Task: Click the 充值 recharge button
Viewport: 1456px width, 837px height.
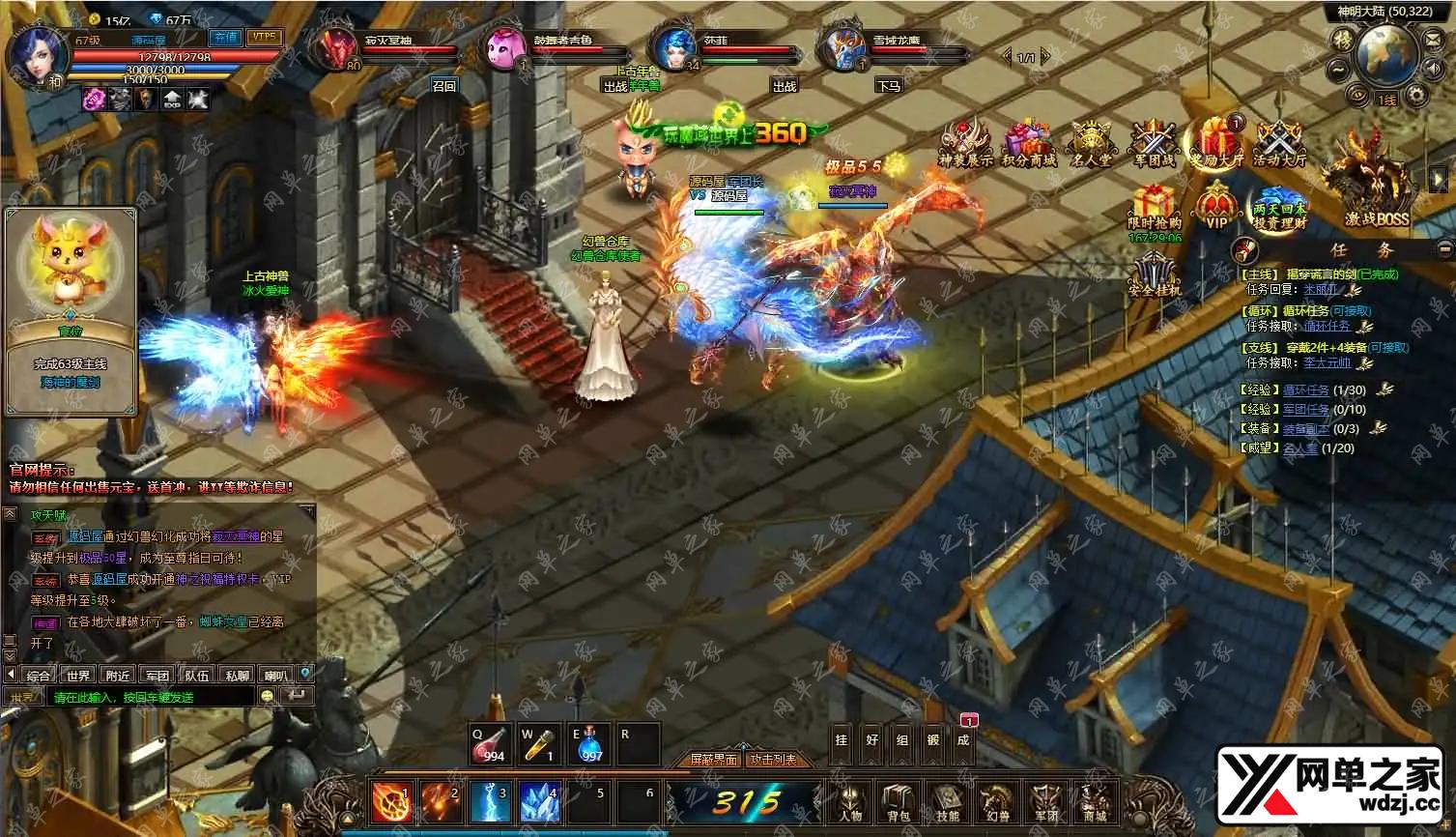Action: 225,37
